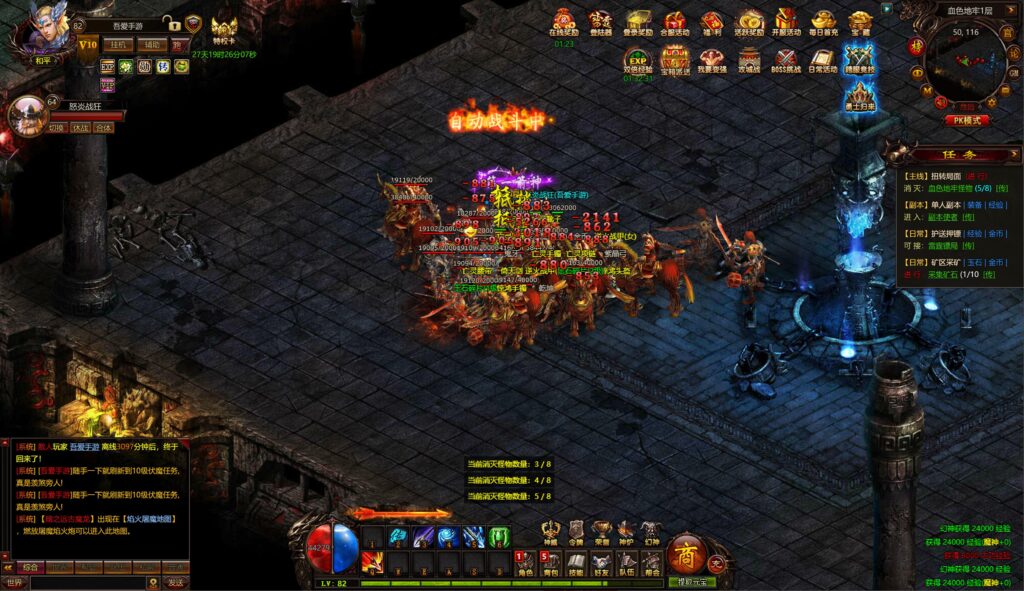Open the 福利 welfare red envelope icon
Screen dimensions: 1024x591
(712, 22)
